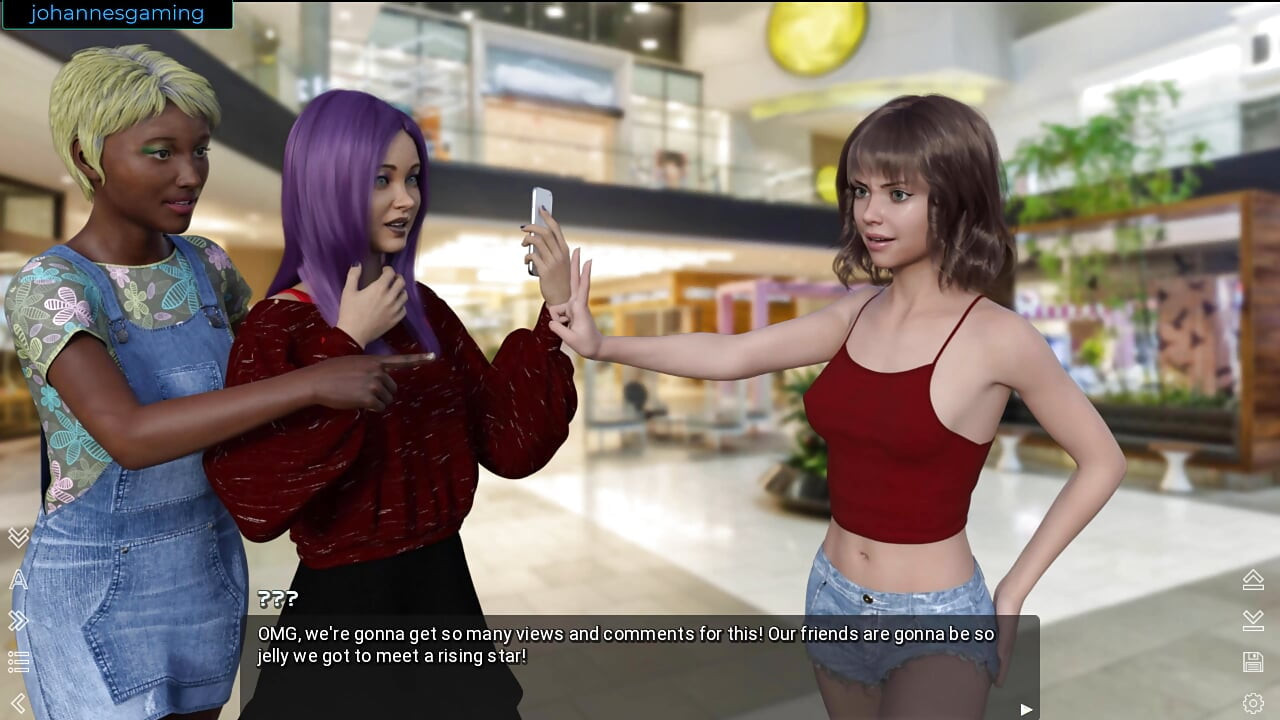Activate the double right-chevron skip icon
This screenshot has width=1280, height=720.
tap(18, 621)
